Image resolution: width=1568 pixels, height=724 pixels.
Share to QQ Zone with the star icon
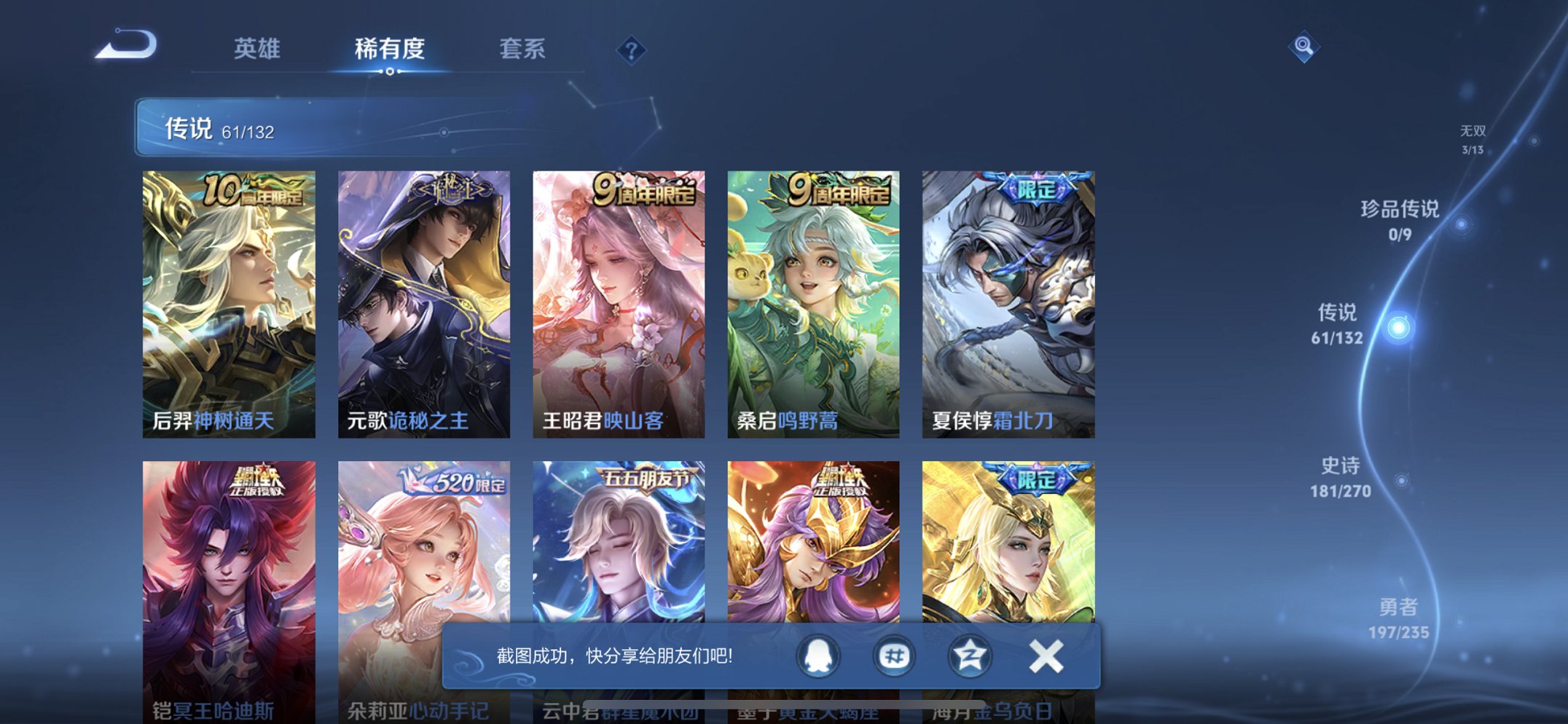970,655
